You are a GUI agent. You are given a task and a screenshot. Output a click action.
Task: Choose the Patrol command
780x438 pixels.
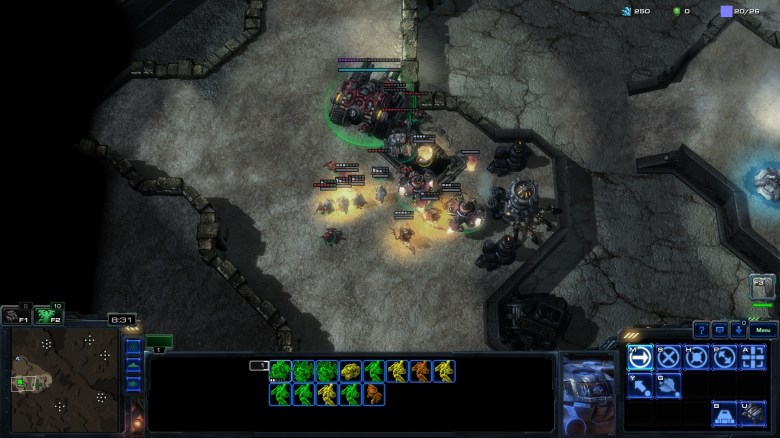(x=724, y=357)
